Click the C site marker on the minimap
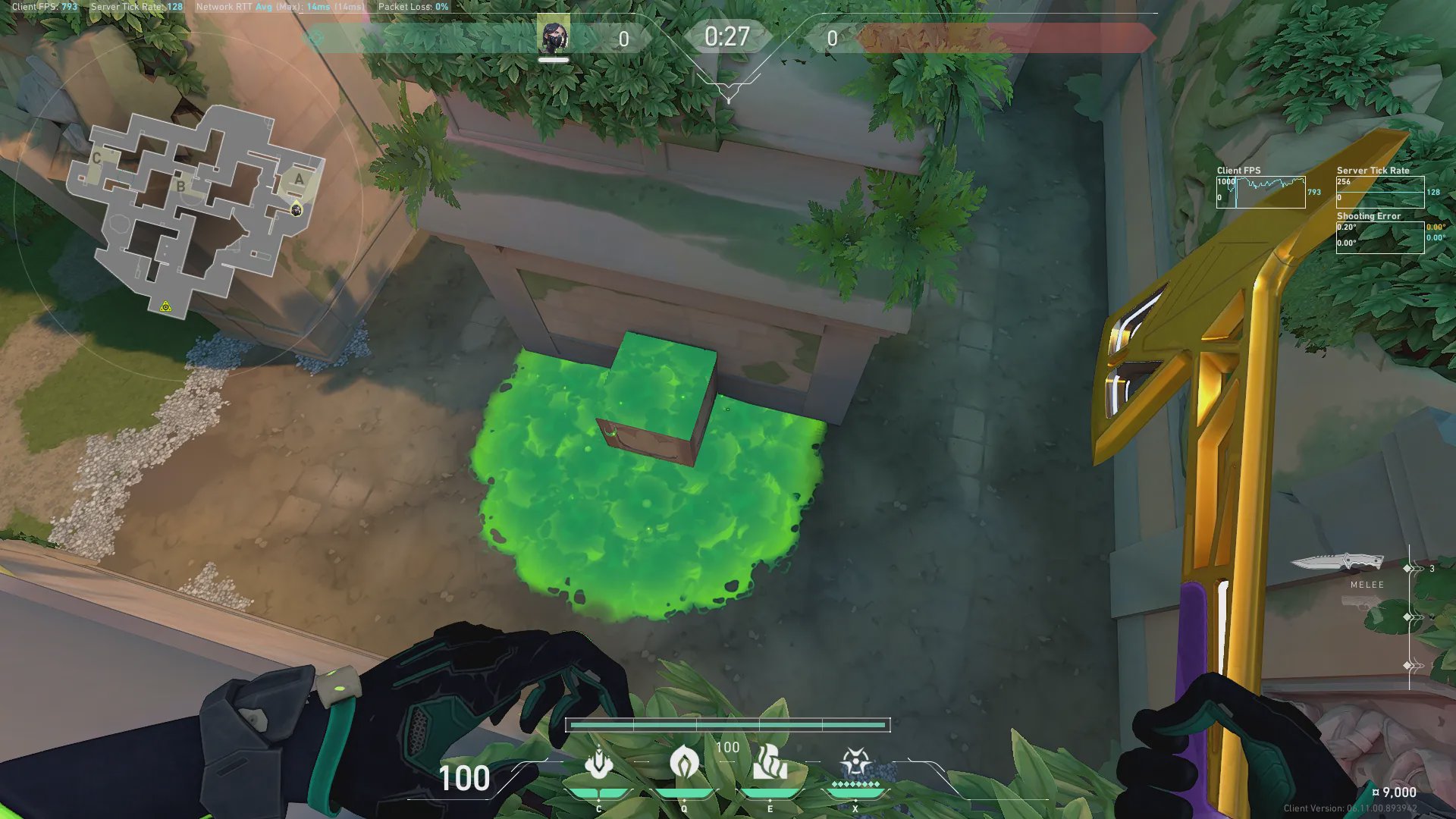Screen dimensions: 1456x819 [97, 158]
